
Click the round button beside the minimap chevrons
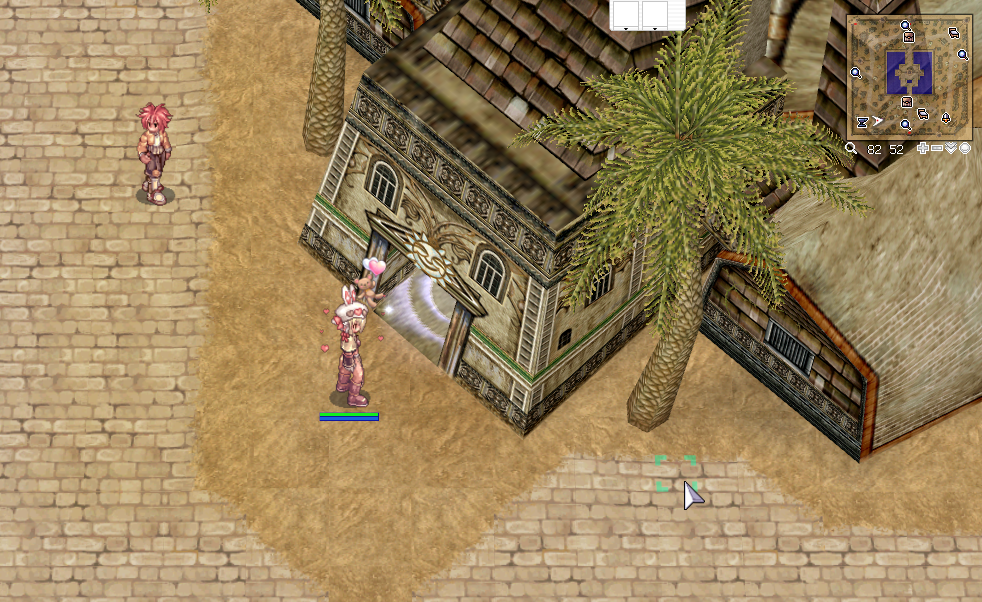point(965,148)
